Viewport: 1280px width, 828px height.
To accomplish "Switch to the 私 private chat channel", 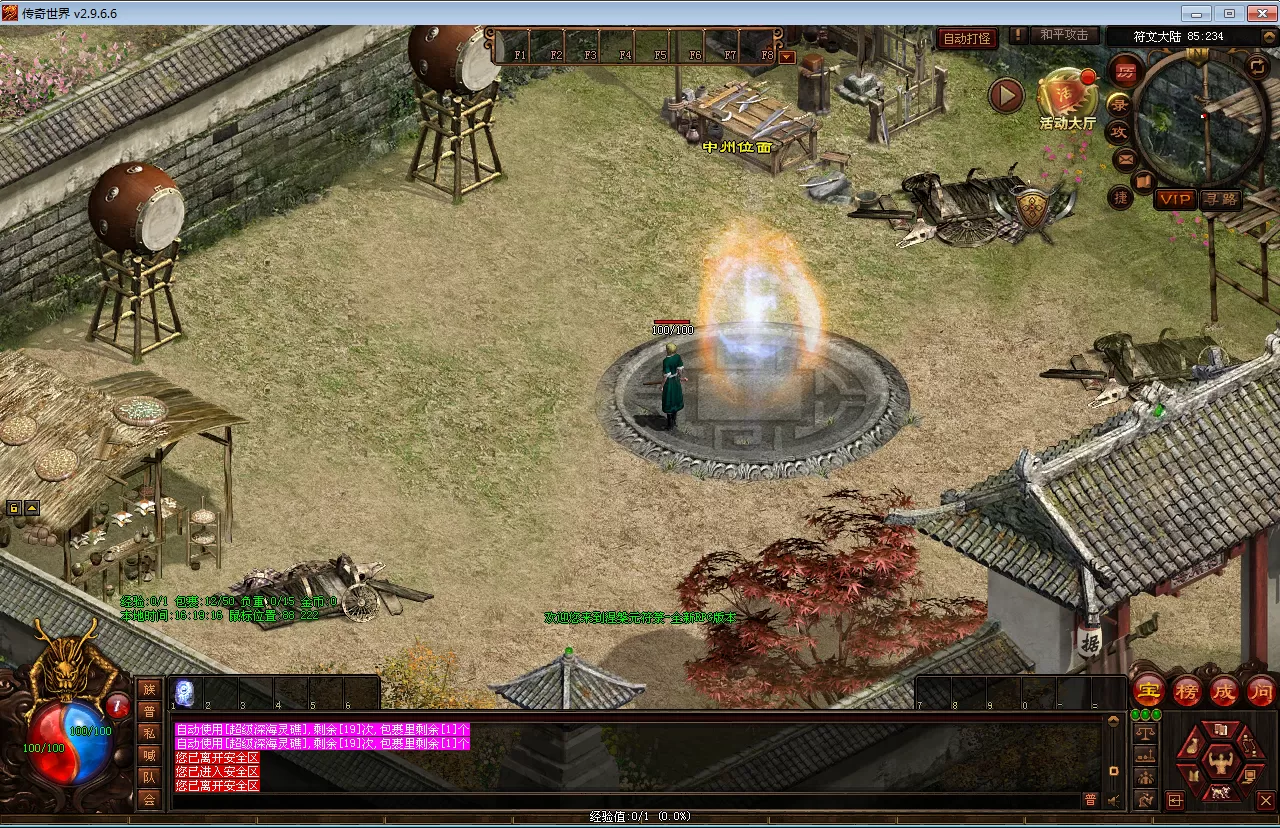I will [149, 733].
